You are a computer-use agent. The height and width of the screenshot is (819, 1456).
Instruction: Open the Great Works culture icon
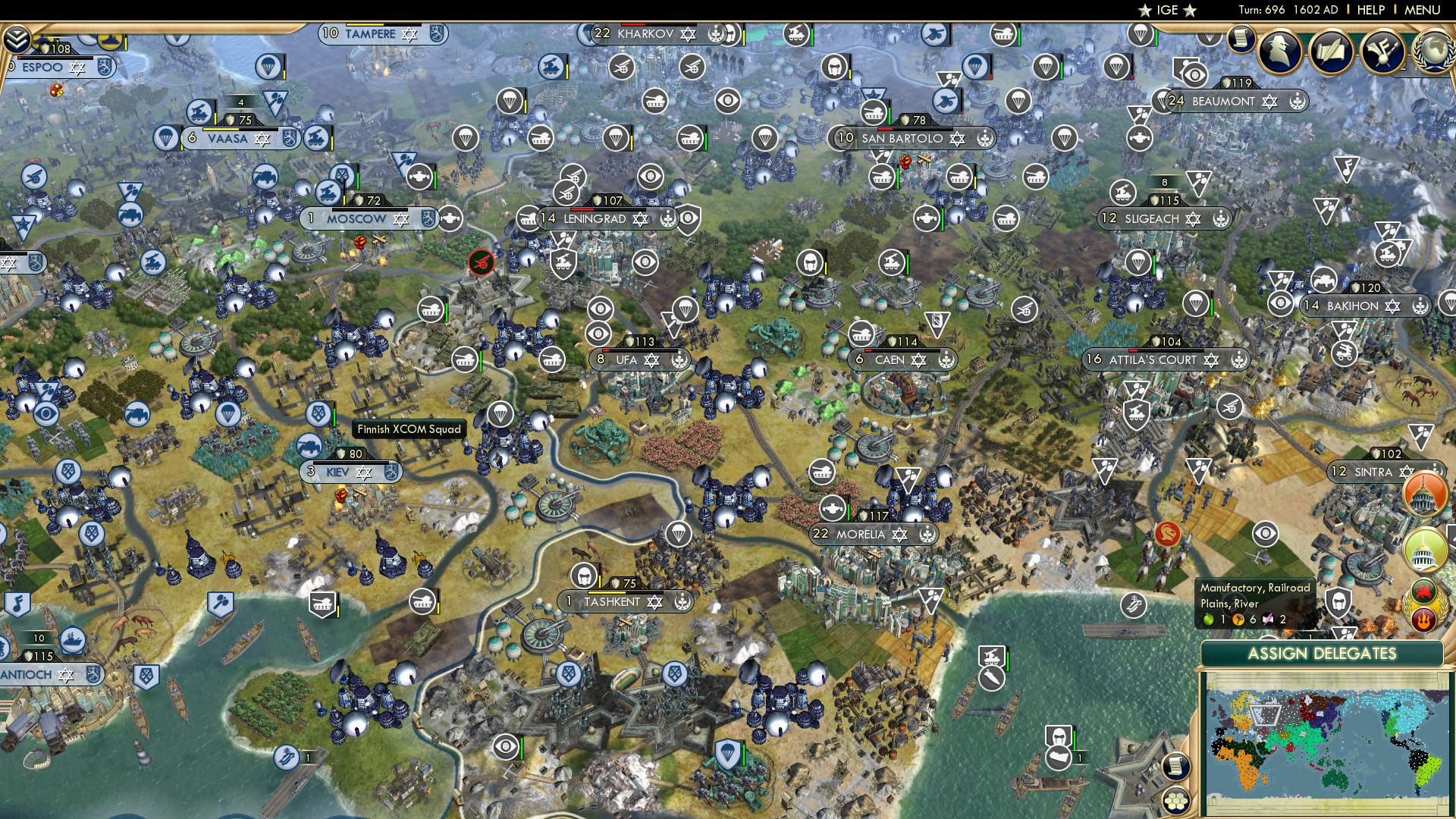tap(1382, 52)
